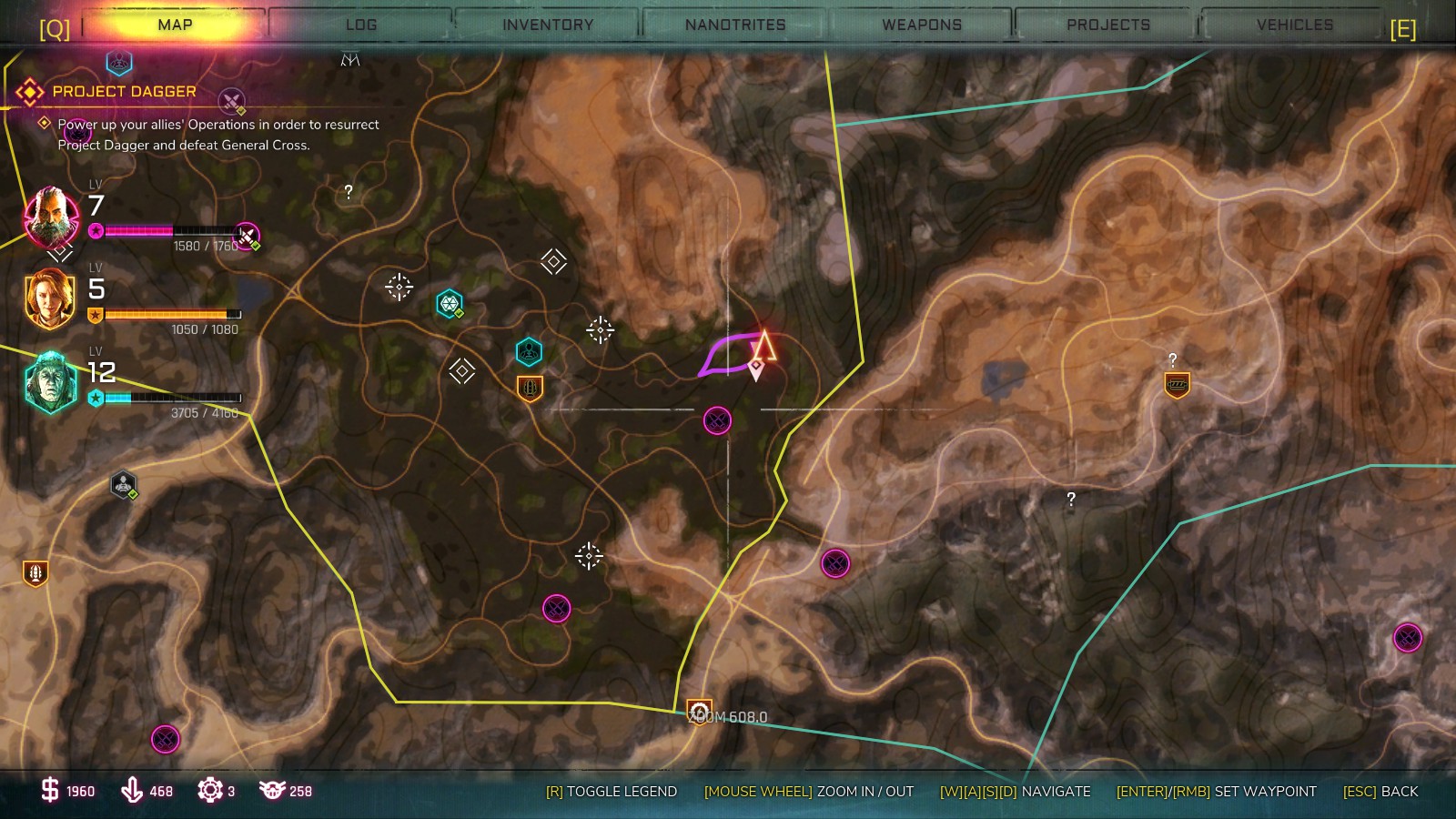
Task: Select the dollar currency icon bottom left
Action: [x=50, y=791]
